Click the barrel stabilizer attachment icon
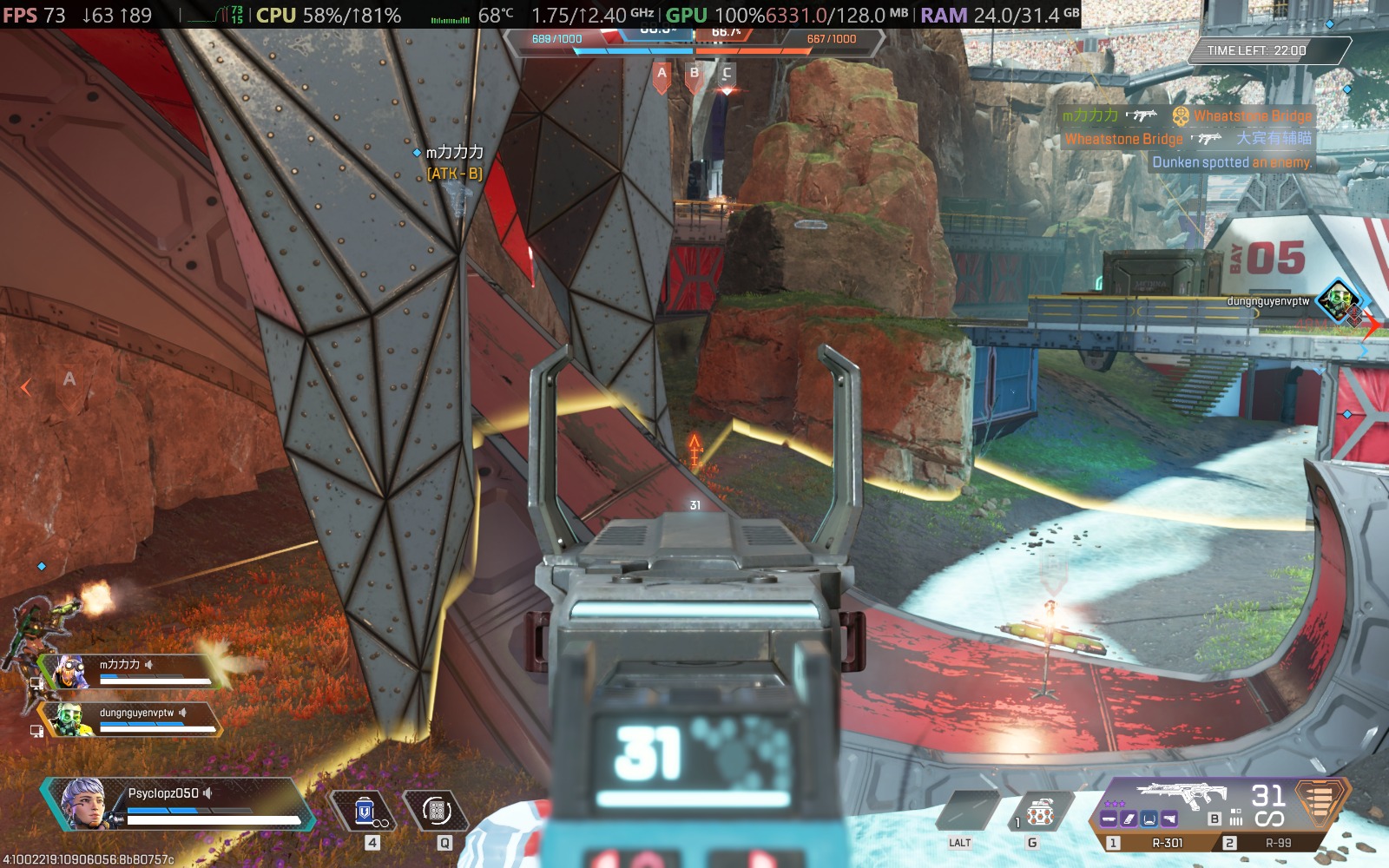Image resolution: width=1389 pixels, height=868 pixels. coord(1108,819)
